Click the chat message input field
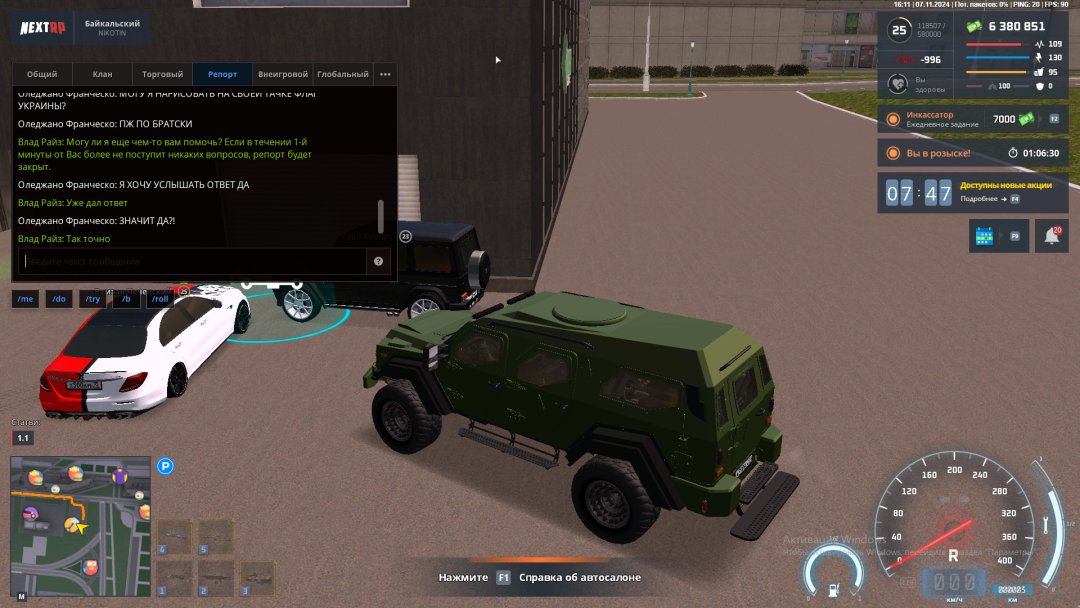The height and width of the screenshot is (608, 1080). pos(192,262)
